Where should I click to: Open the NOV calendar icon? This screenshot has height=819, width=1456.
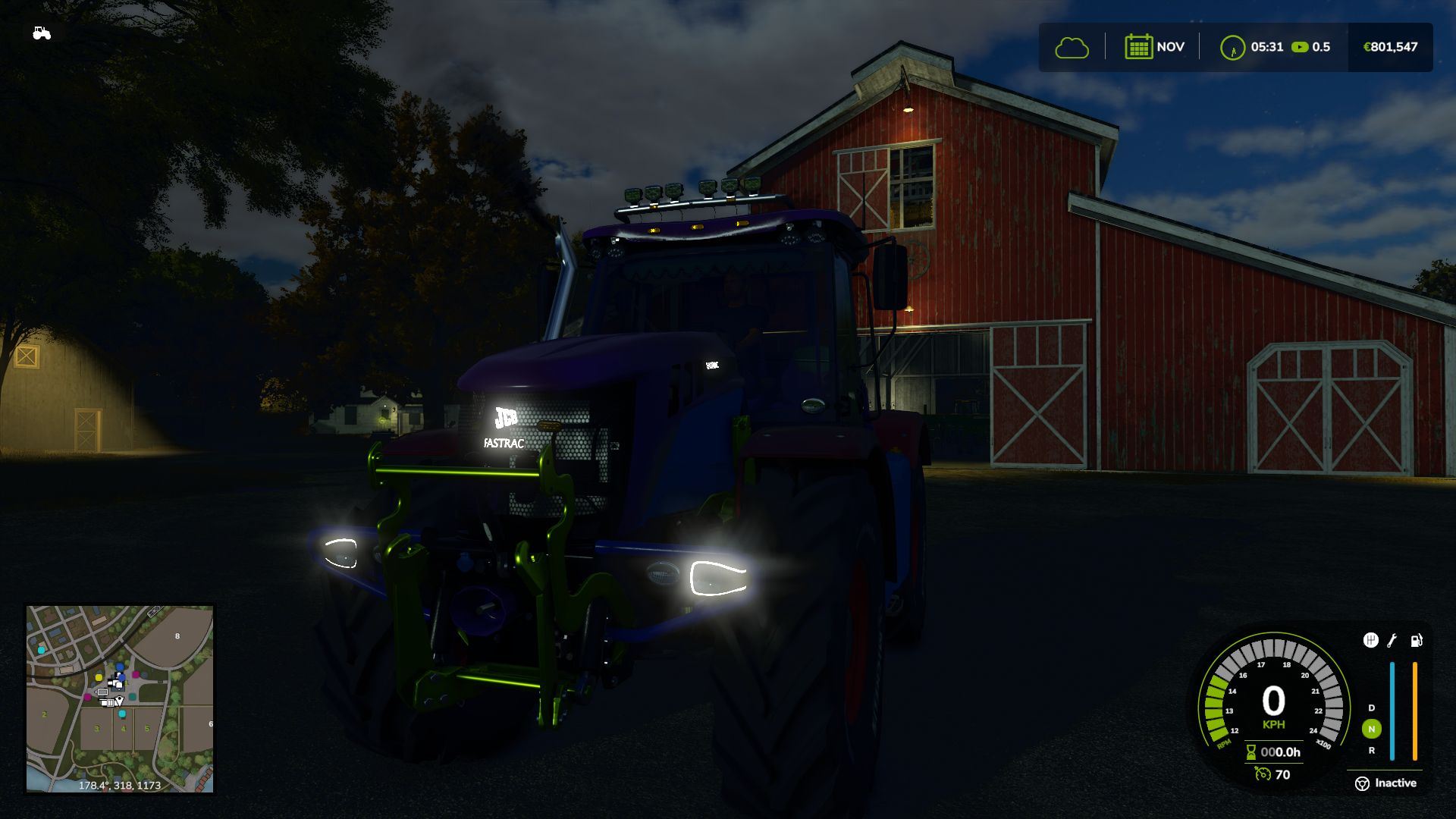click(1139, 46)
